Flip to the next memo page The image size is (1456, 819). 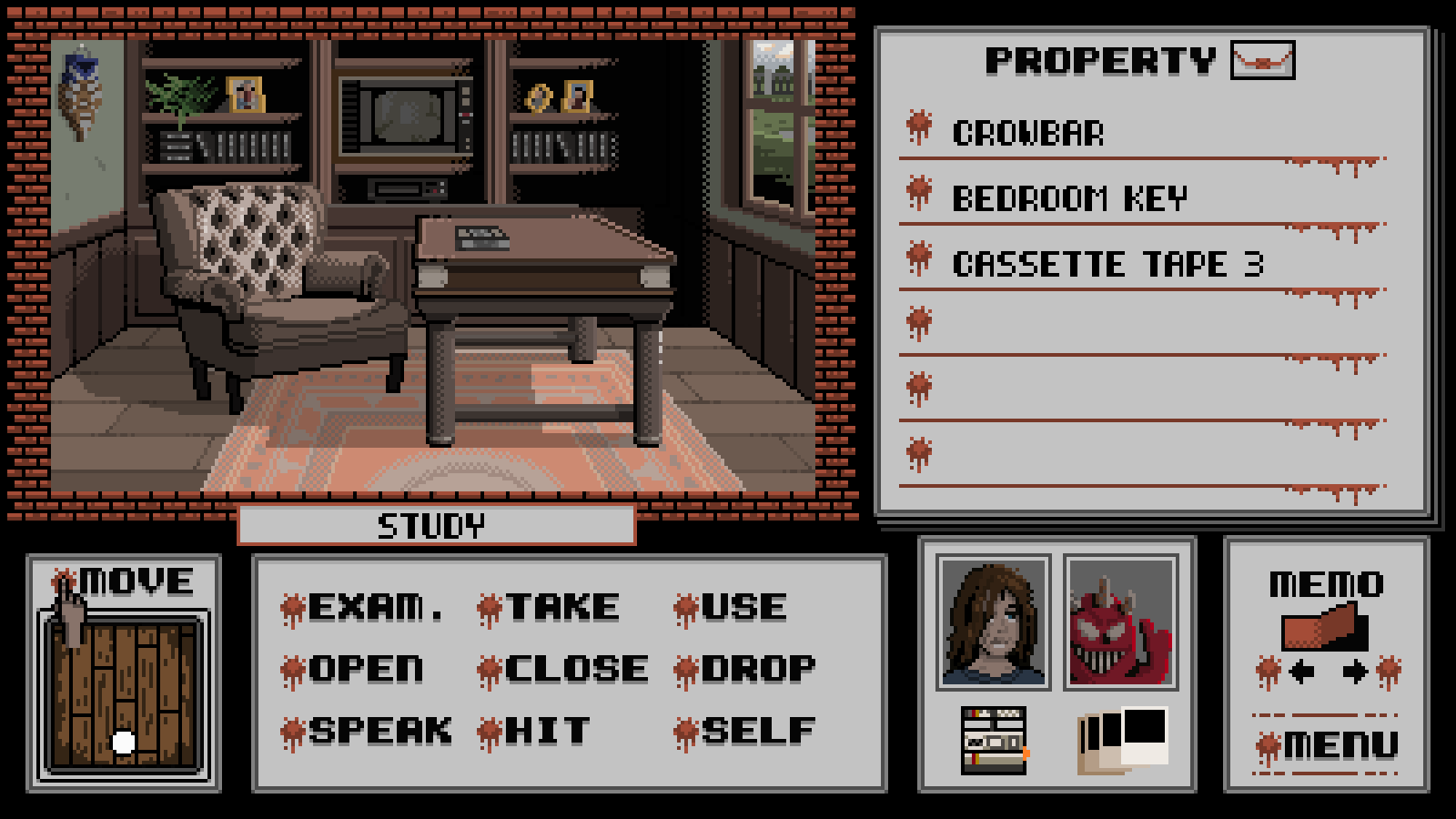coord(1355,672)
